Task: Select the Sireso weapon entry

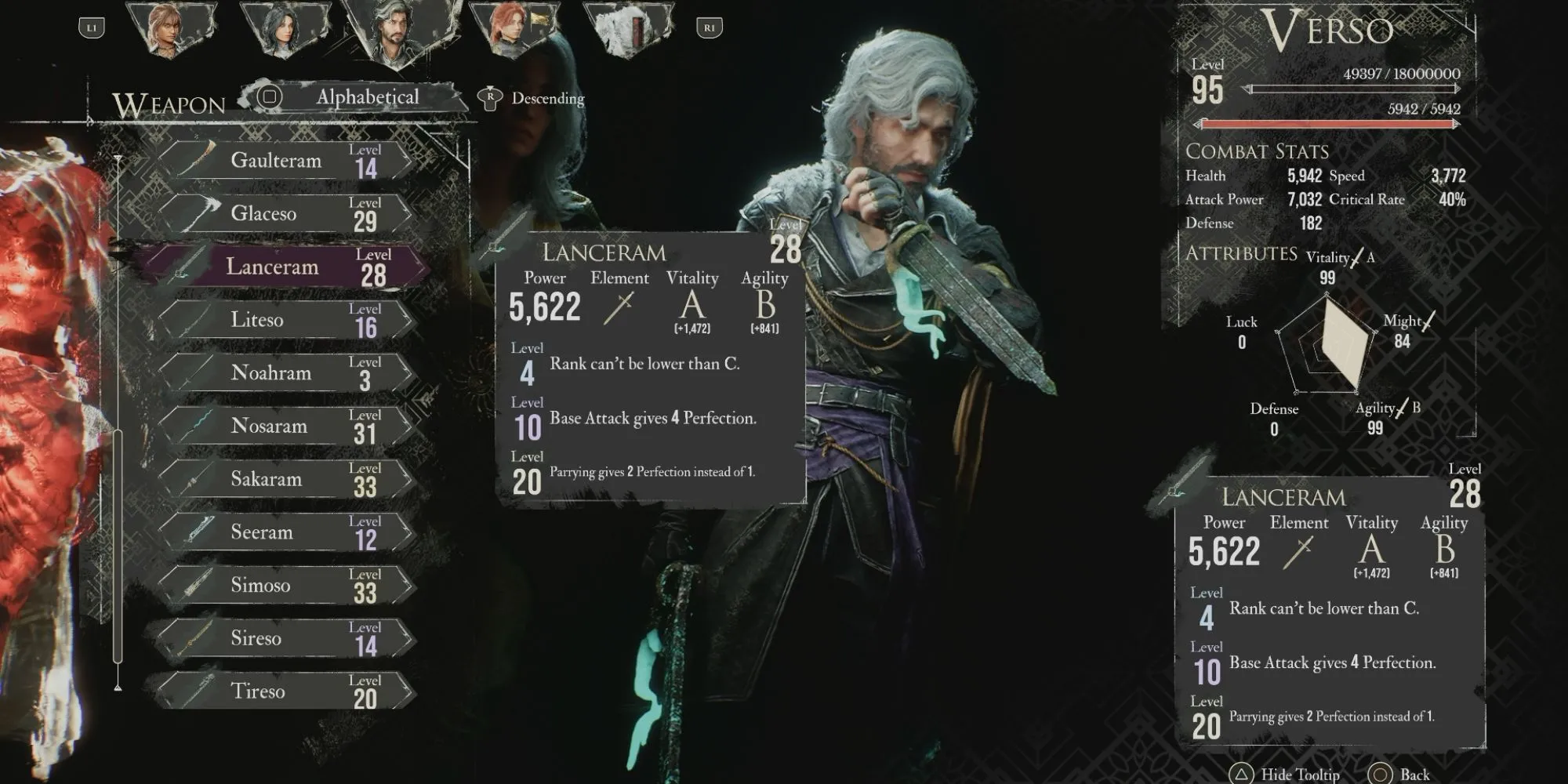Action: point(286,638)
